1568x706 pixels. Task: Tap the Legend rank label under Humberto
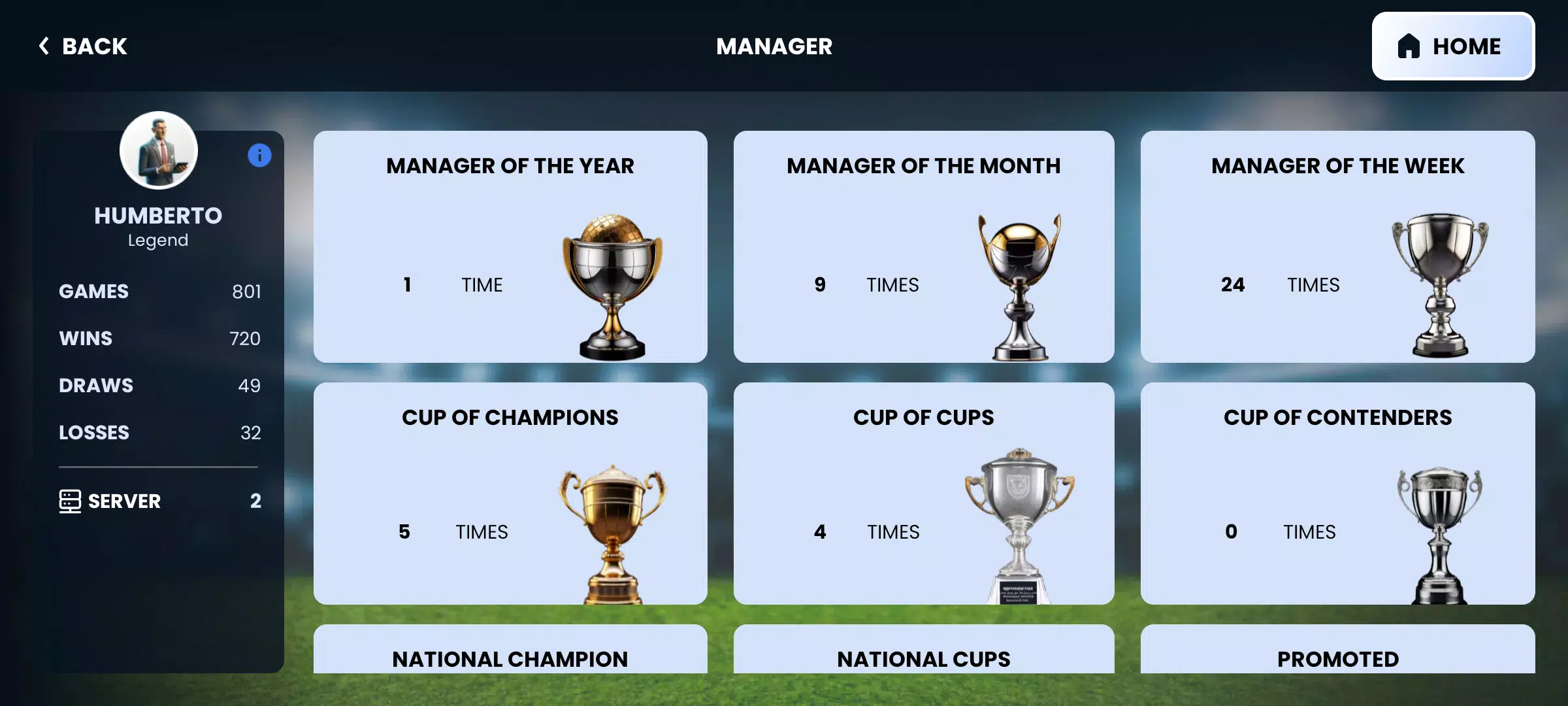coord(159,239)
